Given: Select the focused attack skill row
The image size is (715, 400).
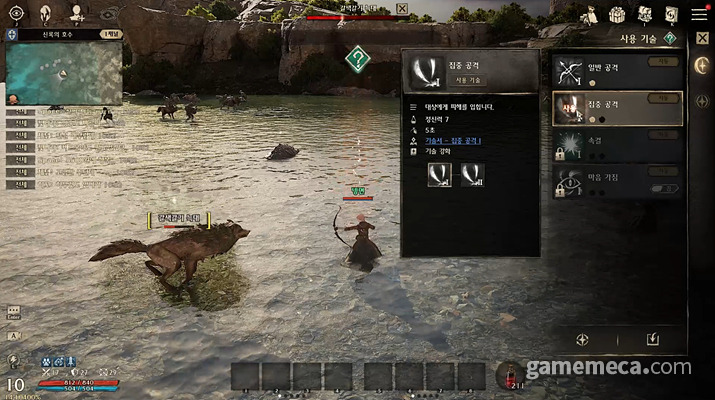Looking at the screenshot, I should pyautogui.click(x=617, y=108).
